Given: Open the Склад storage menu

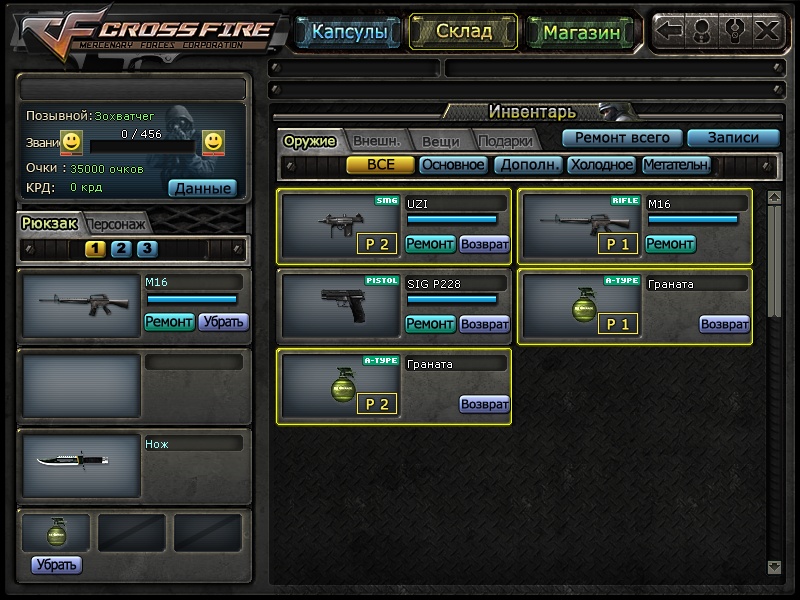Looking at the screenshot, I should point(464,31).
